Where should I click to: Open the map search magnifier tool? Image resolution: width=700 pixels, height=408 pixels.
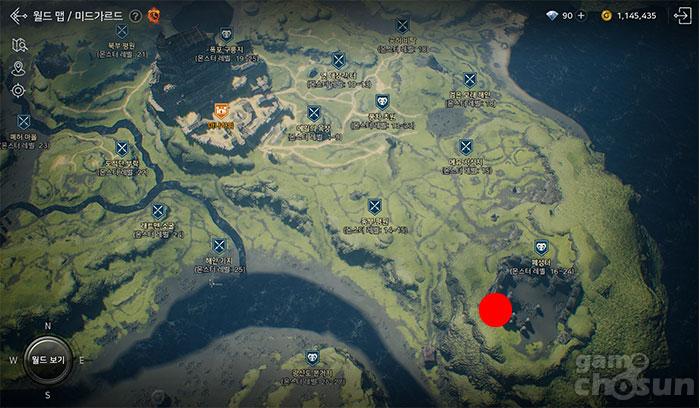tap(18, 45)
